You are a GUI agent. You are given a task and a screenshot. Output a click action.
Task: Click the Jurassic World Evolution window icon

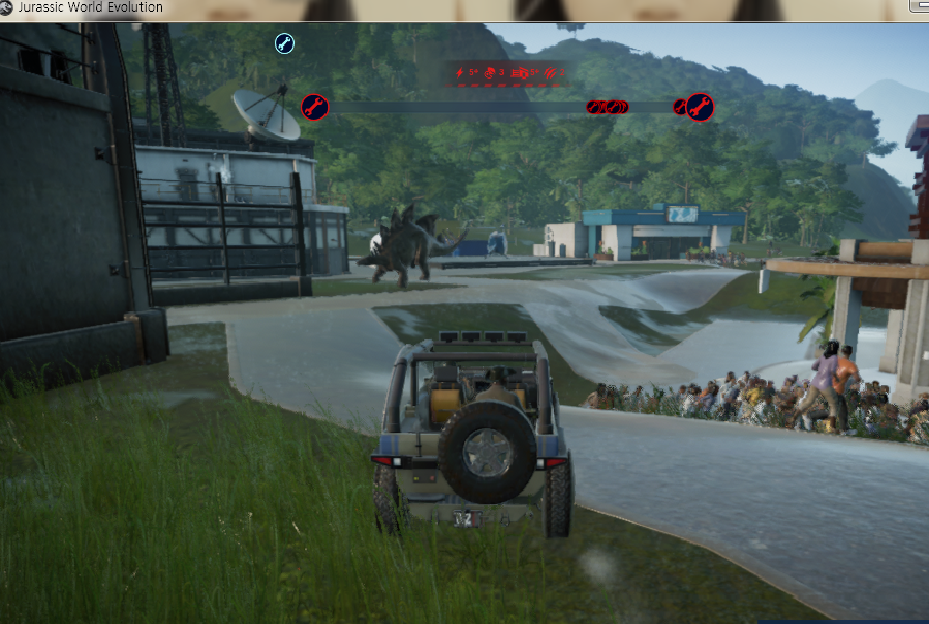tap(8, 8)
